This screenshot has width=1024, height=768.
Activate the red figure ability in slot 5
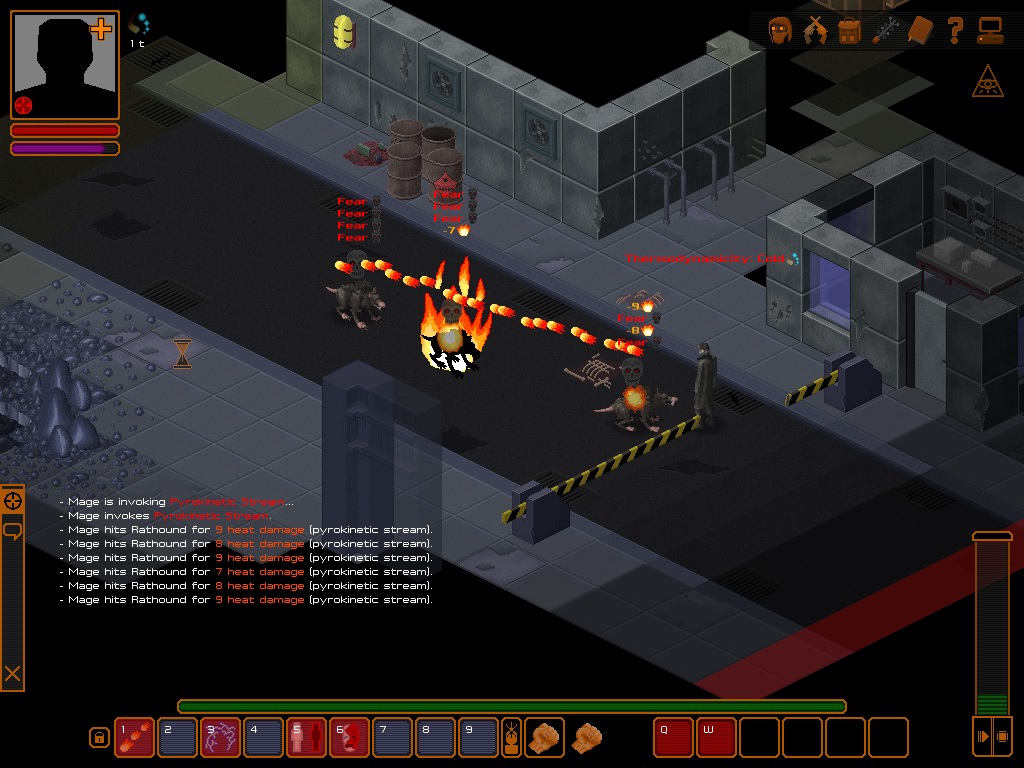[306, 737]
